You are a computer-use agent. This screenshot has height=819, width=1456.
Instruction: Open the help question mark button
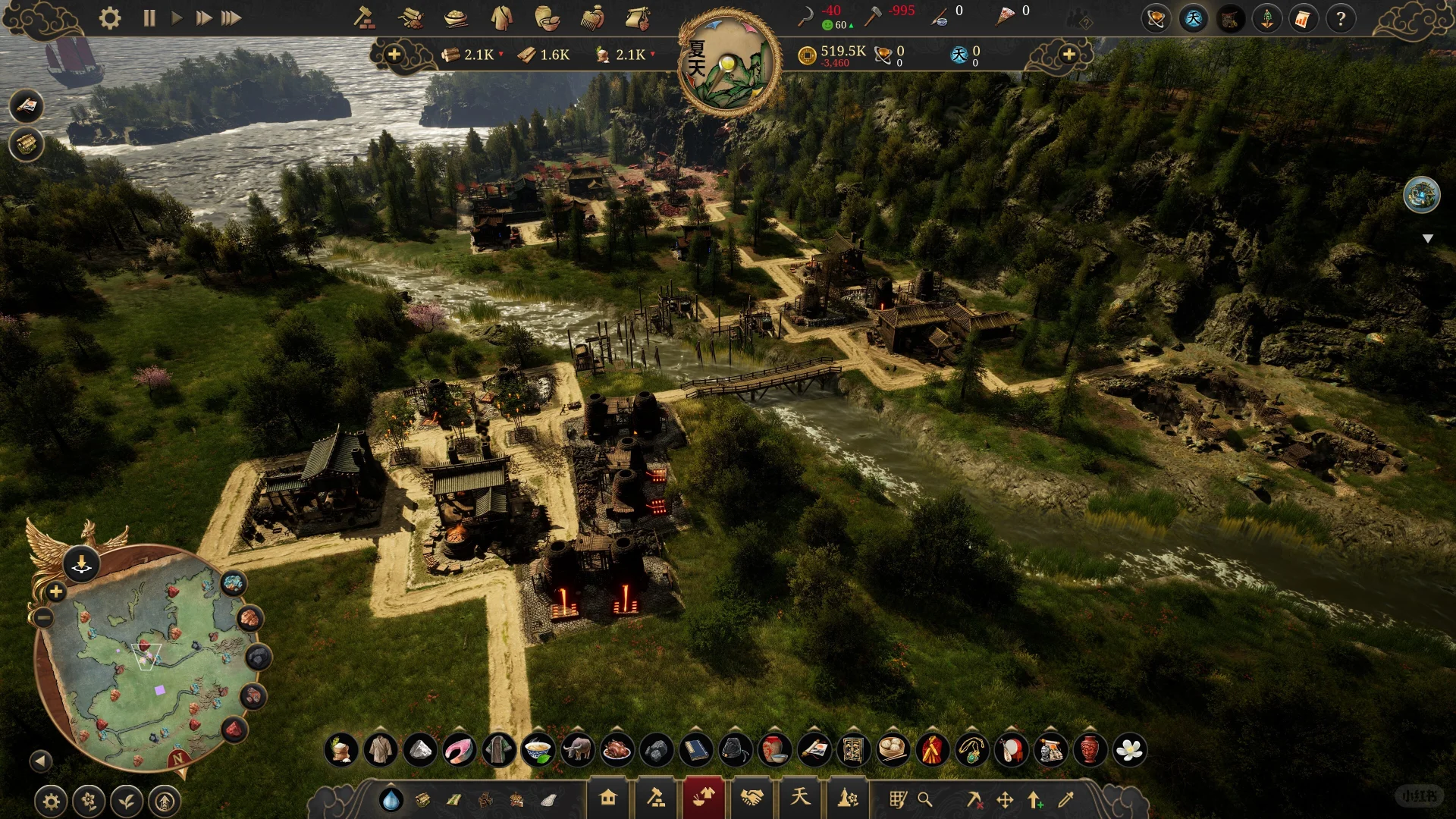pos(1340,18)
